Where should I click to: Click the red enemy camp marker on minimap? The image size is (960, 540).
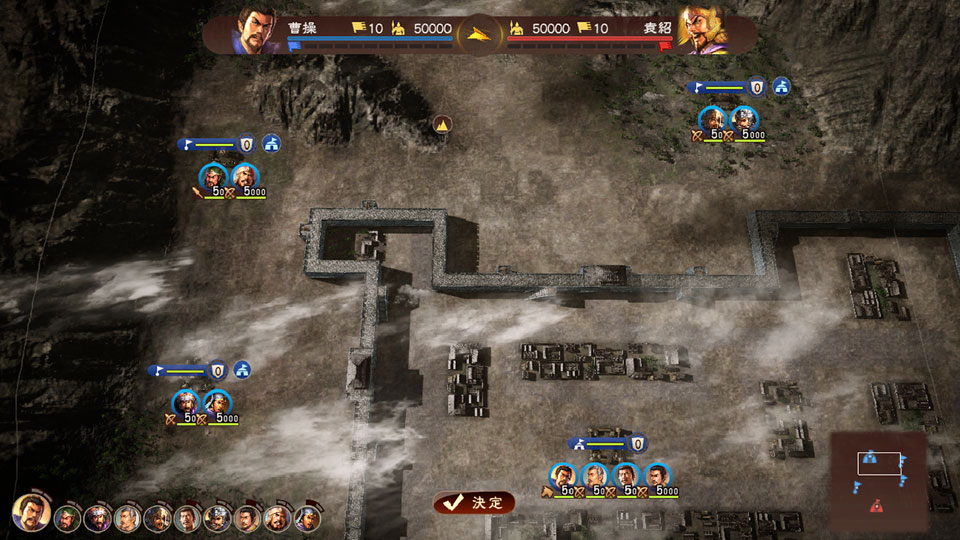point(877,505)
